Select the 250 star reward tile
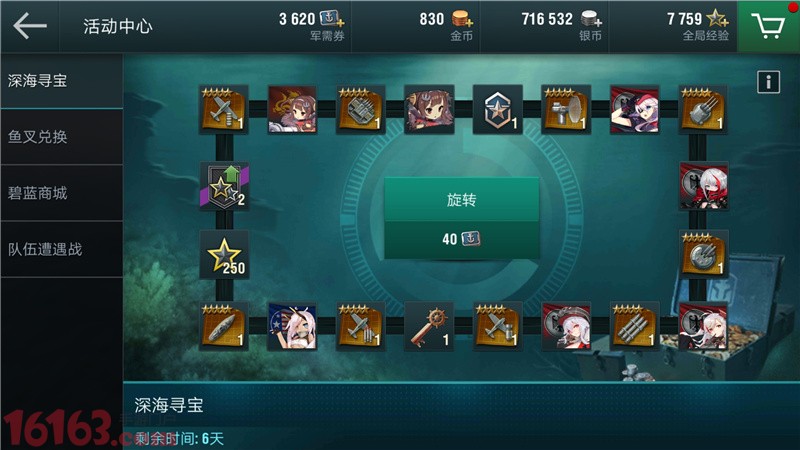The width and height of the screenshot is (800, 450). (224, 255)
